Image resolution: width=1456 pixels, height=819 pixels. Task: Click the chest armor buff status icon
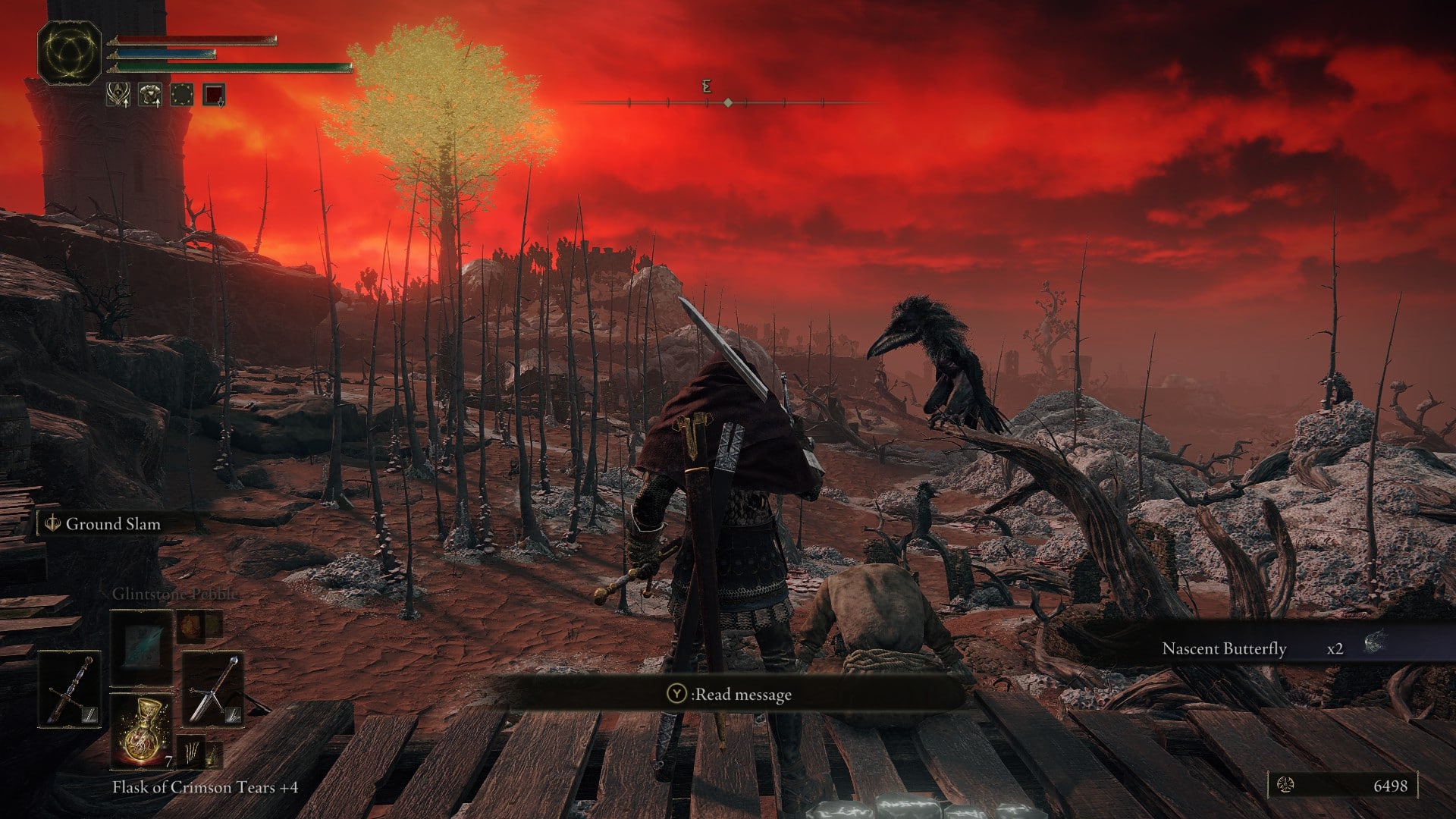click(x=149, y=95)
